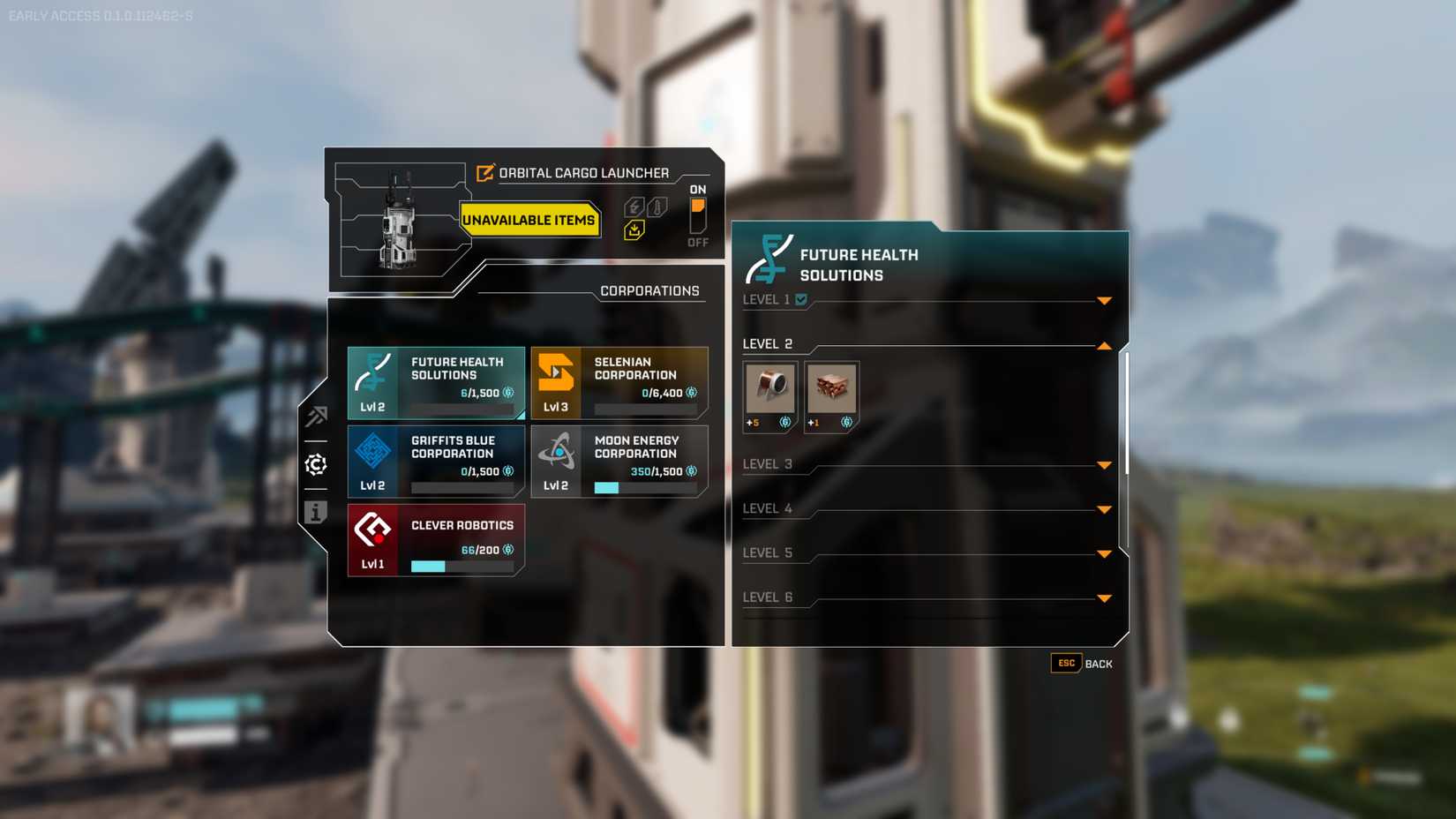Click the Unavailable Items button
Image resolution: width=1456 pixels, height=819 pixels.
click(x=529, y=221)
